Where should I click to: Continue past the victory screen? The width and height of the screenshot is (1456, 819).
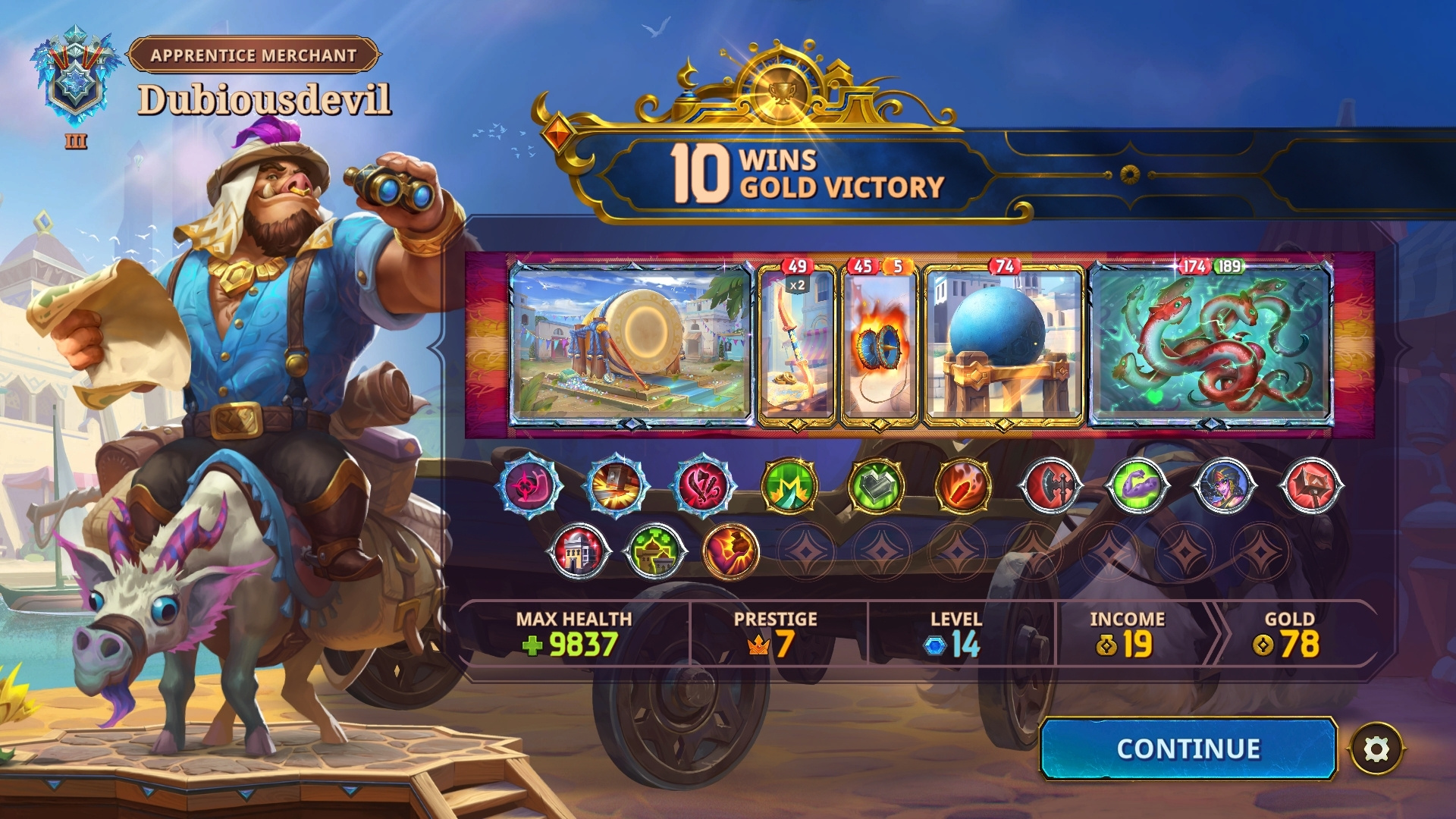(x=1188, y=748)
